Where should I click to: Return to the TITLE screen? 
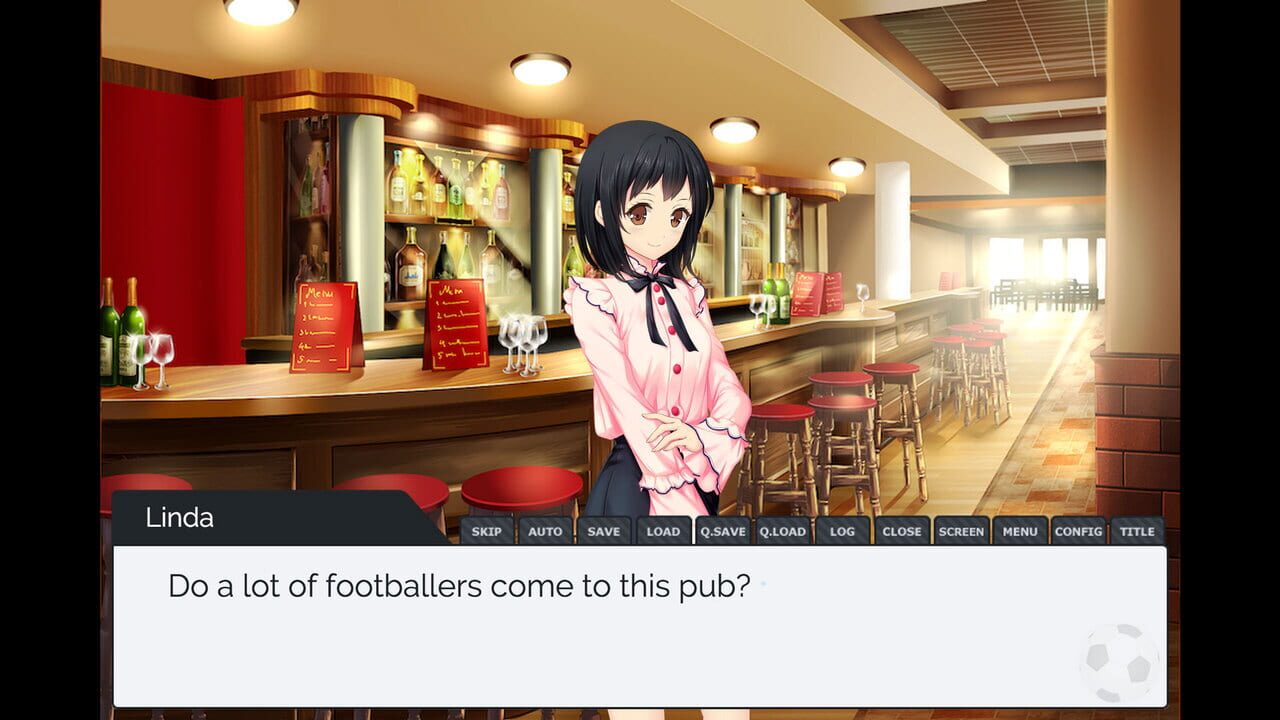click(1137, 531)
